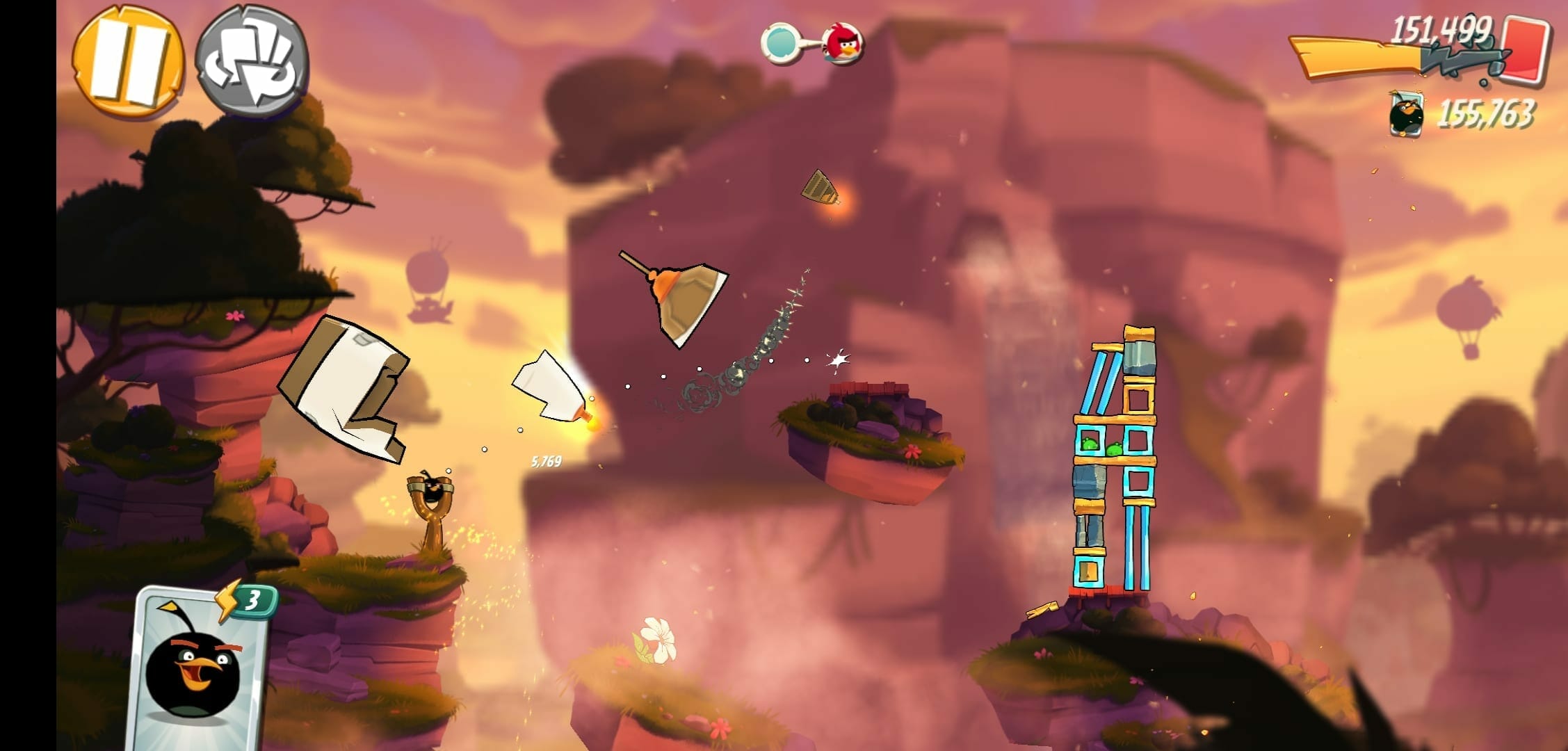Tap the opponent Bomb avatar by 155,763
The width and height of the screenshot is (1568, 751).
1406,114
